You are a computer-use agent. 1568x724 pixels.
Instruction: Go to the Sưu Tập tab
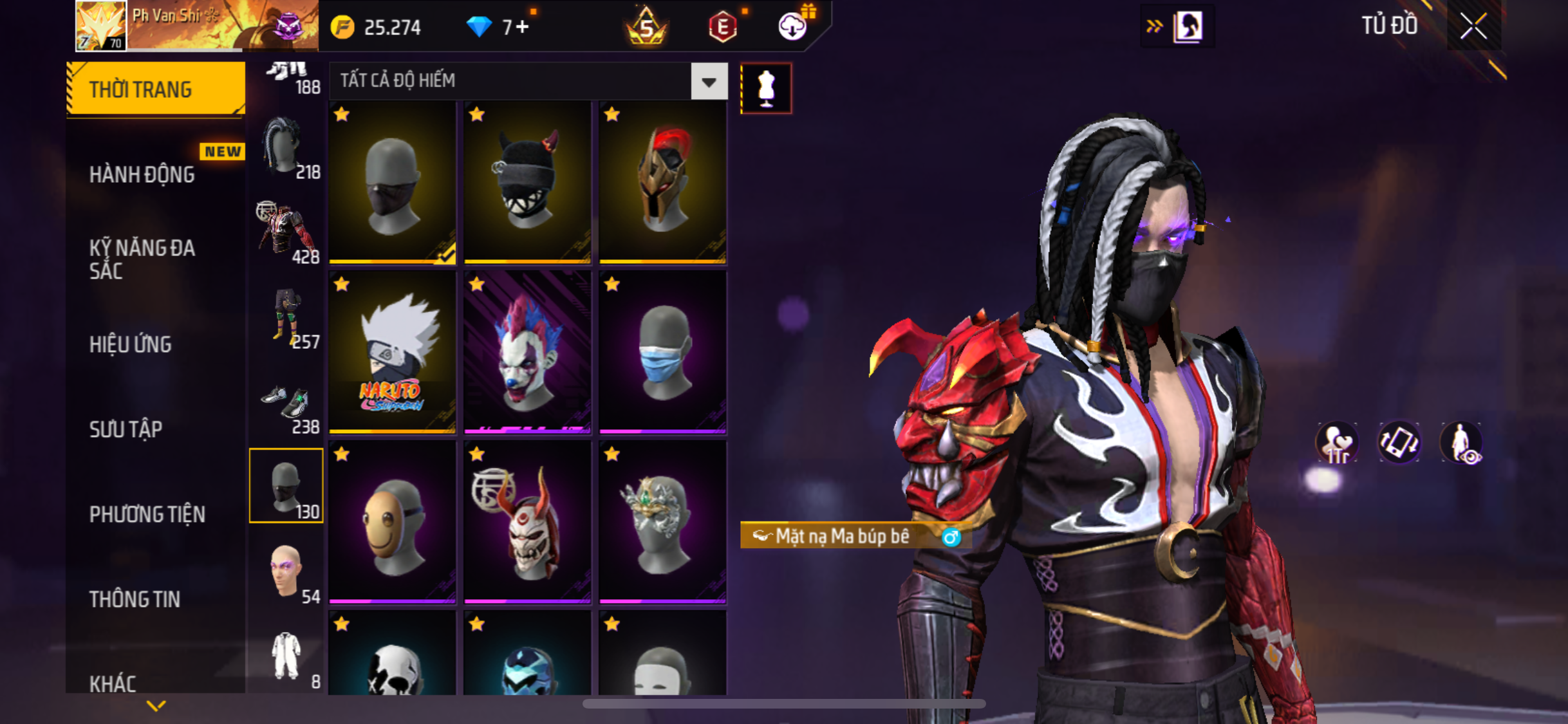click(x=126, y=429)
